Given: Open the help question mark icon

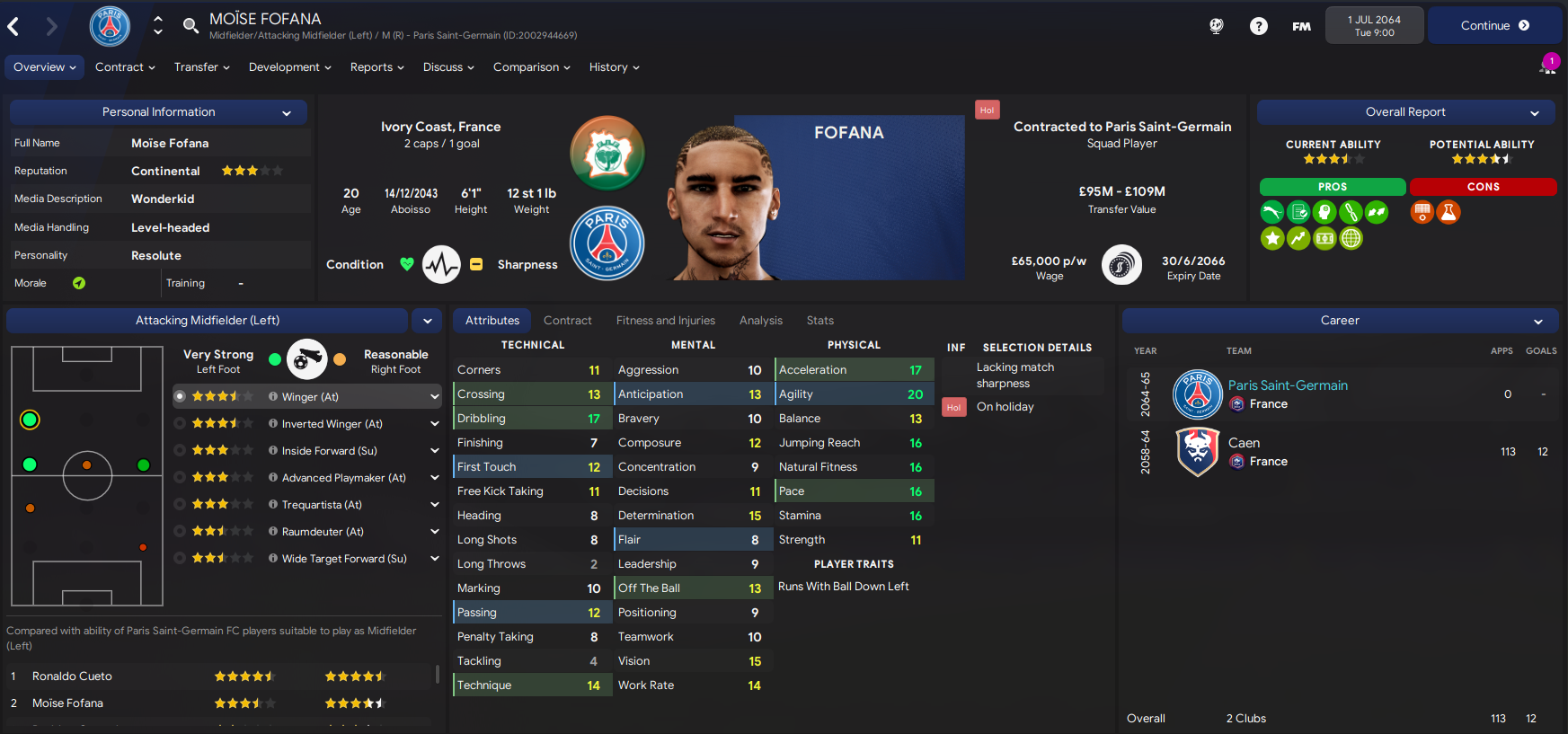Looking at the screenshot, I should click(1258, 26).
